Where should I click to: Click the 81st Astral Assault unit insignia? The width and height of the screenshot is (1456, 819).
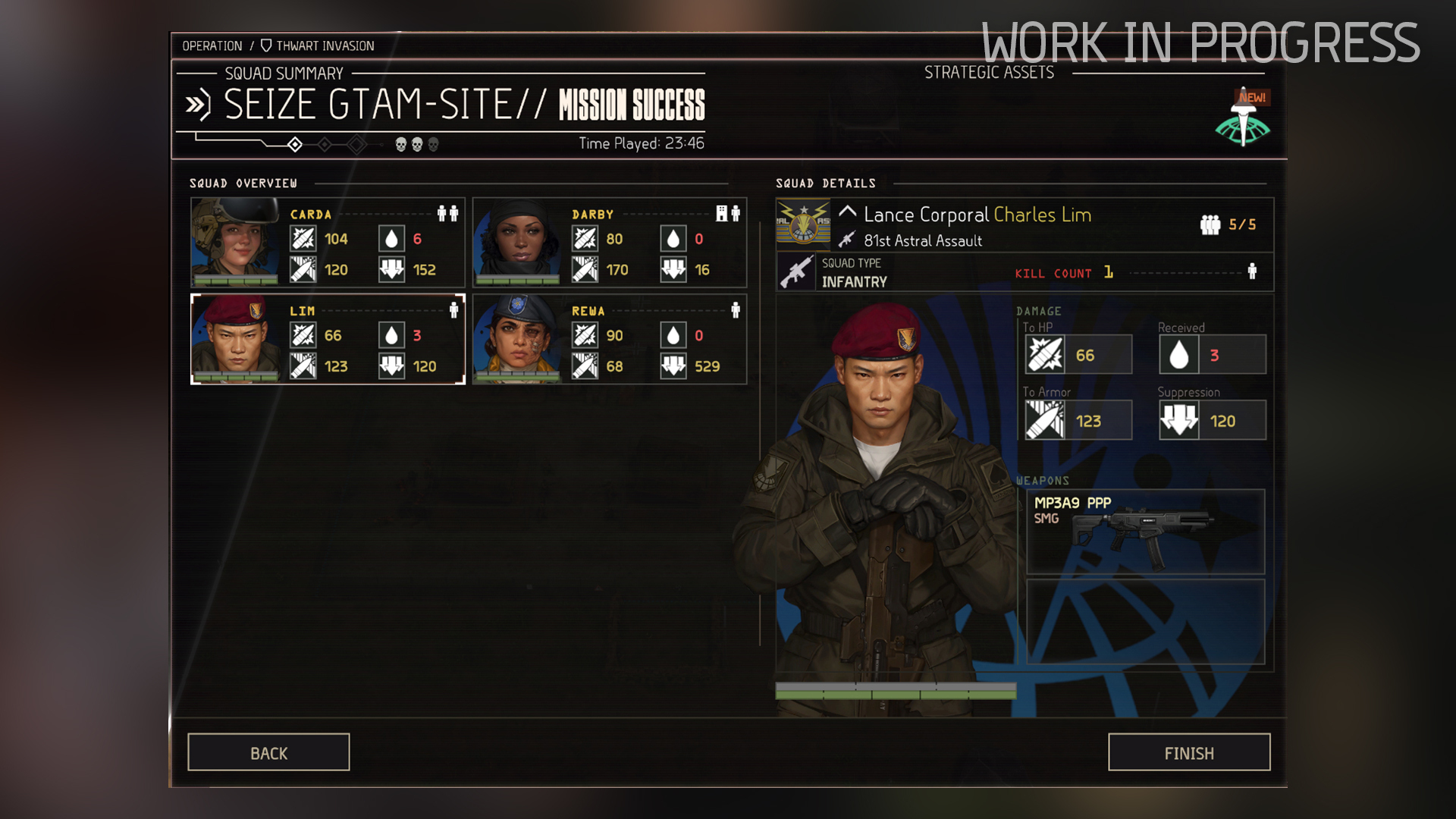point(803,225)
